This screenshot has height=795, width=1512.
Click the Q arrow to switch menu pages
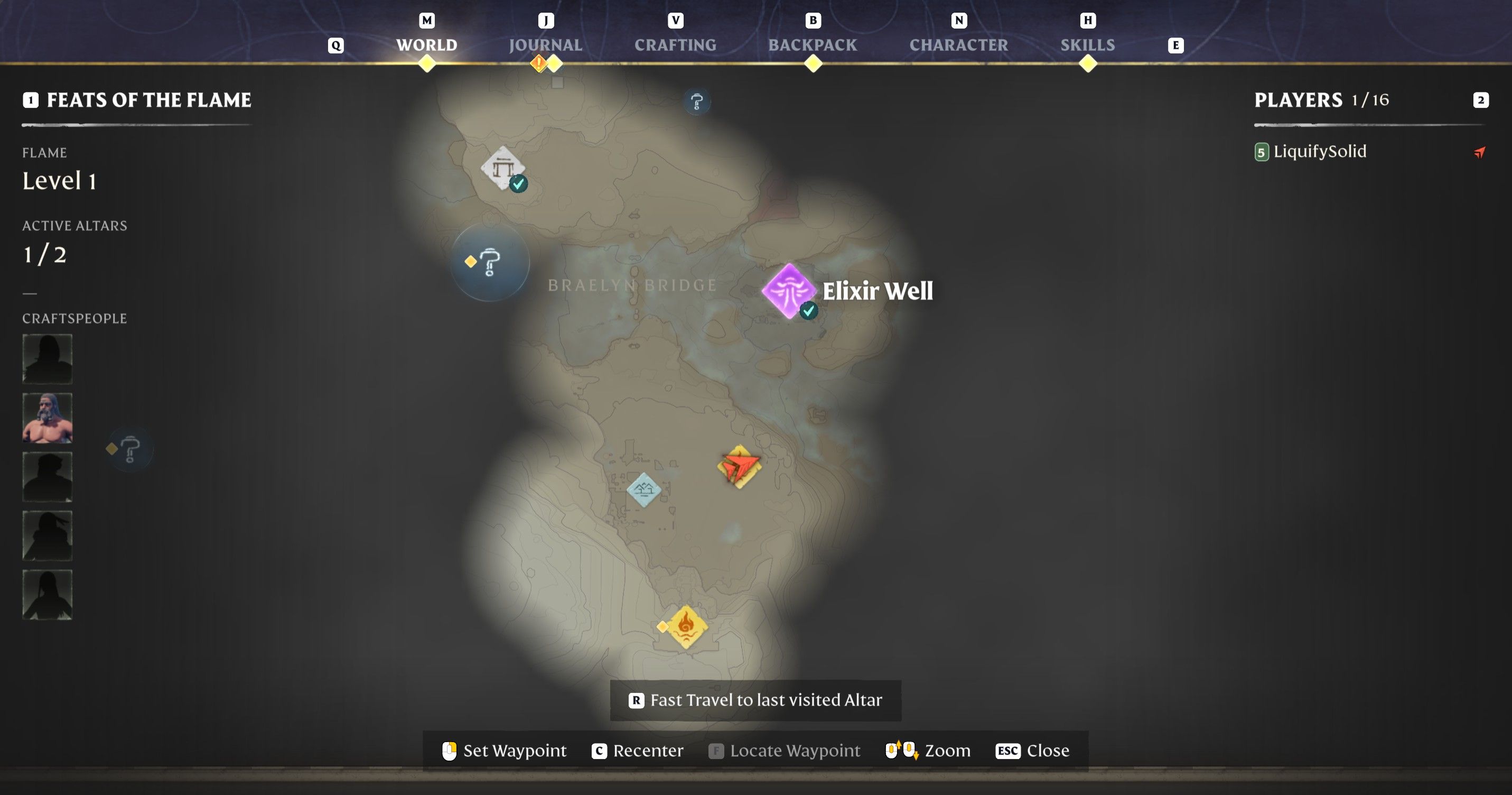pos(336,44)
